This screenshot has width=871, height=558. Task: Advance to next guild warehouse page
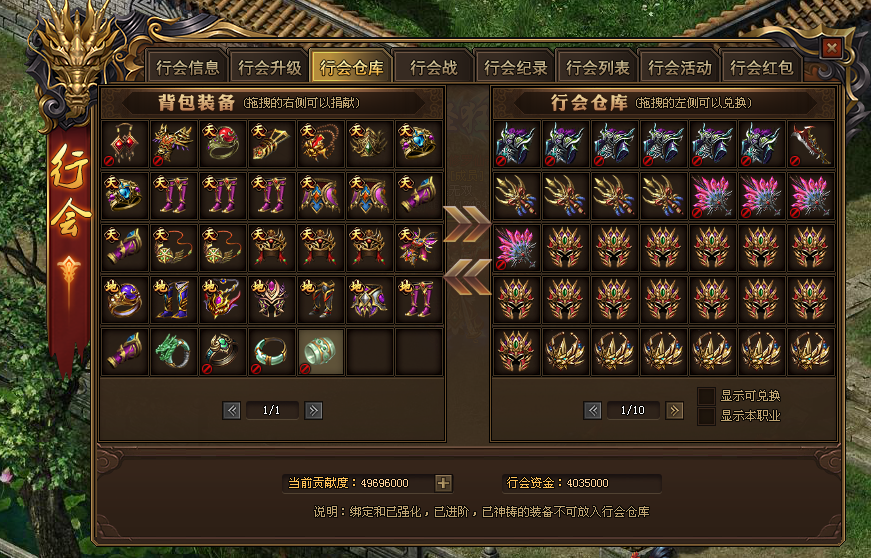click(675, 410)
